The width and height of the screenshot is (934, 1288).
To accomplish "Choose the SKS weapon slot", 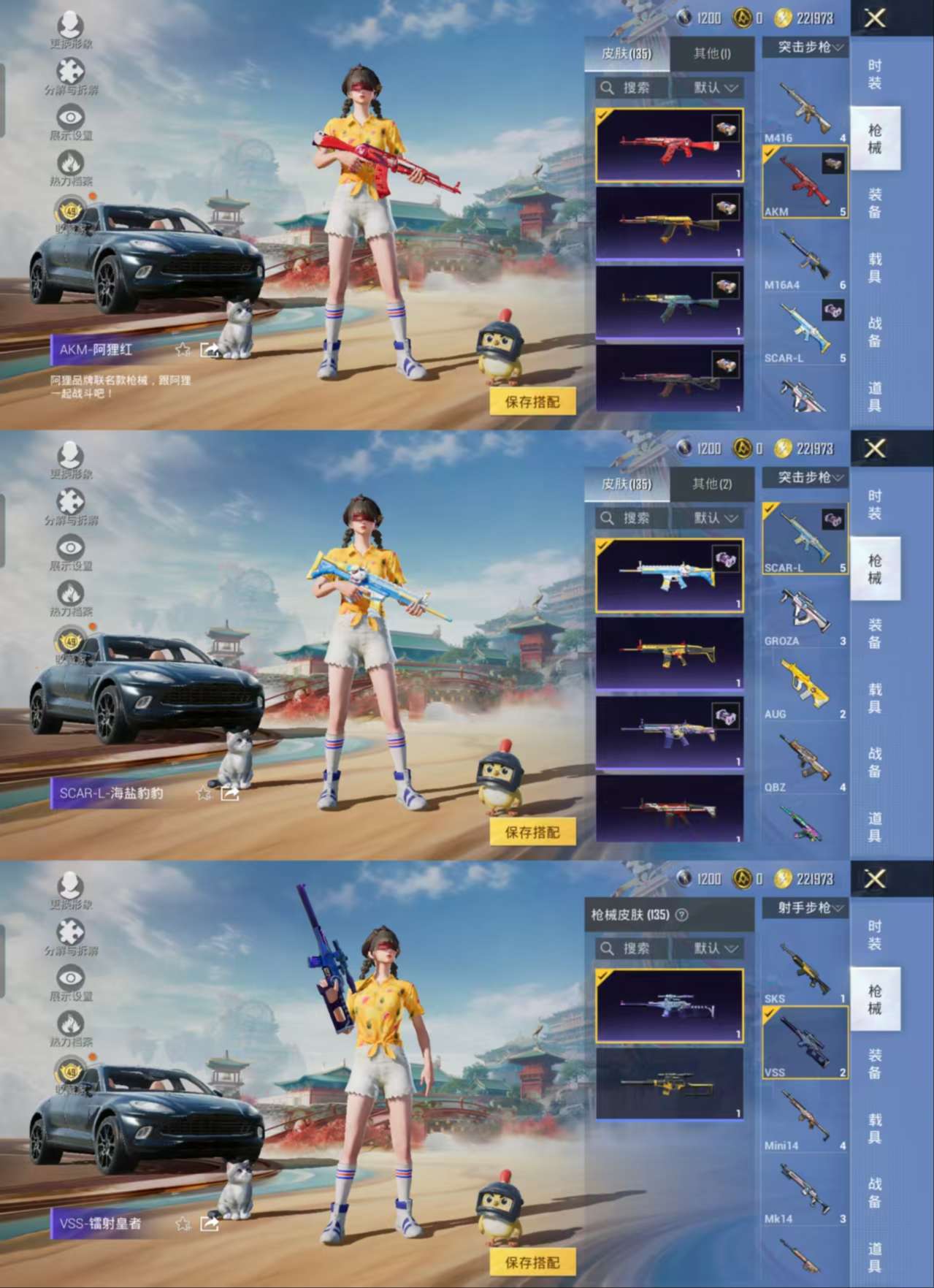I will click(805, 969).
